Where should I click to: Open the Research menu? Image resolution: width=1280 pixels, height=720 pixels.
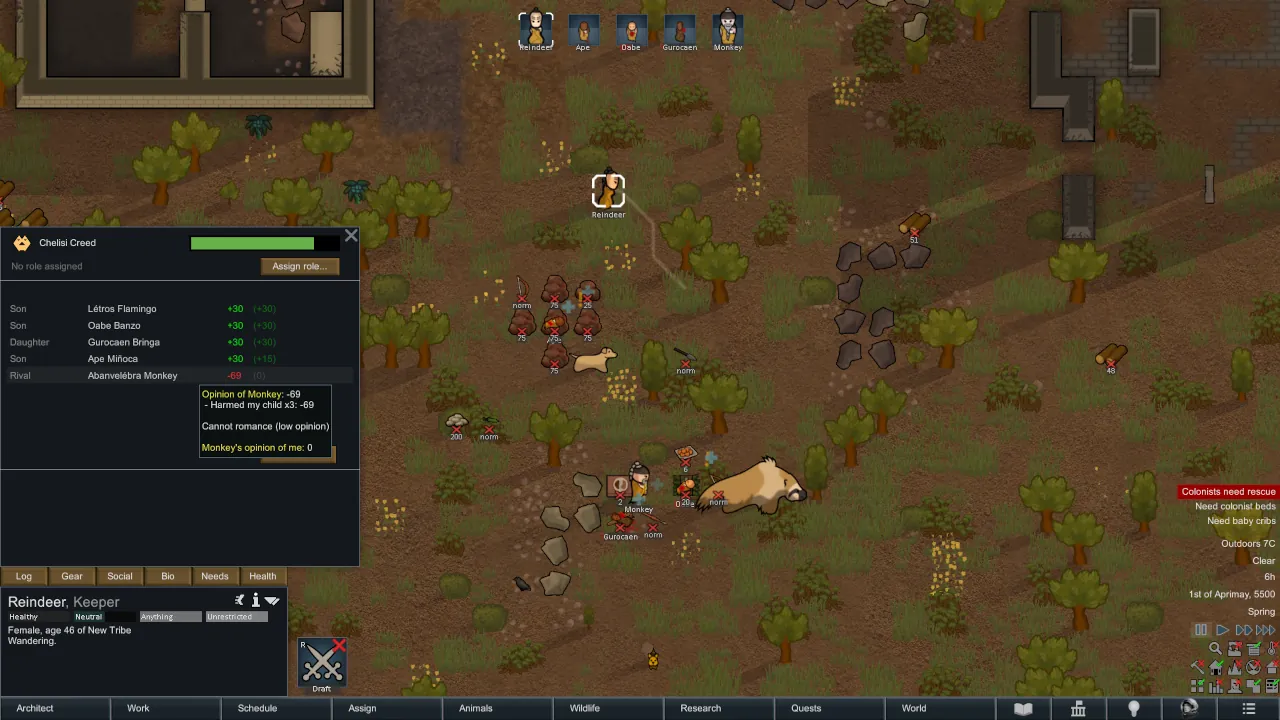(700, 708)
